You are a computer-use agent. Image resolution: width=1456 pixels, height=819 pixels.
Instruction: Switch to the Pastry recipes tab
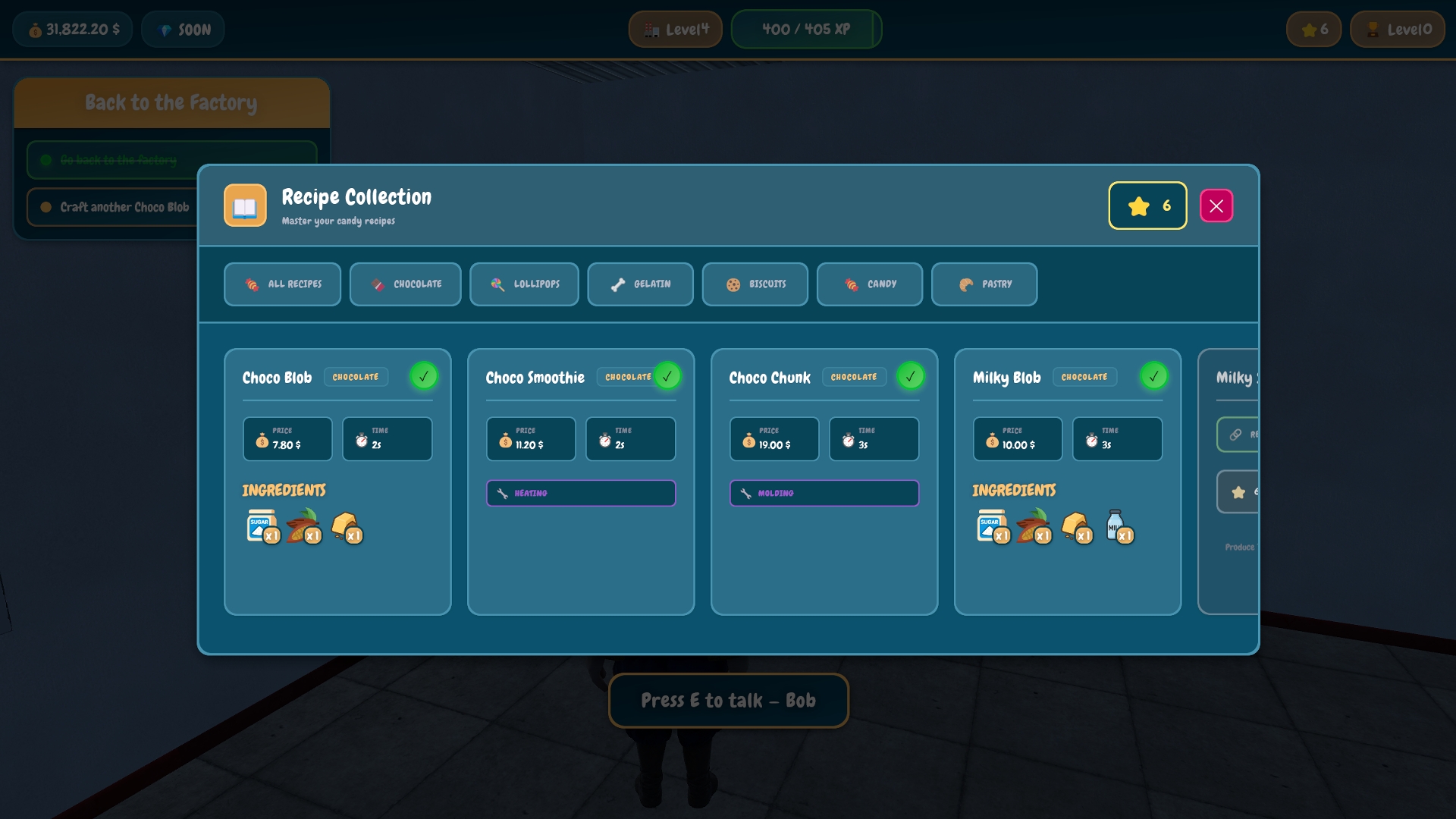(x=984, y=284)
